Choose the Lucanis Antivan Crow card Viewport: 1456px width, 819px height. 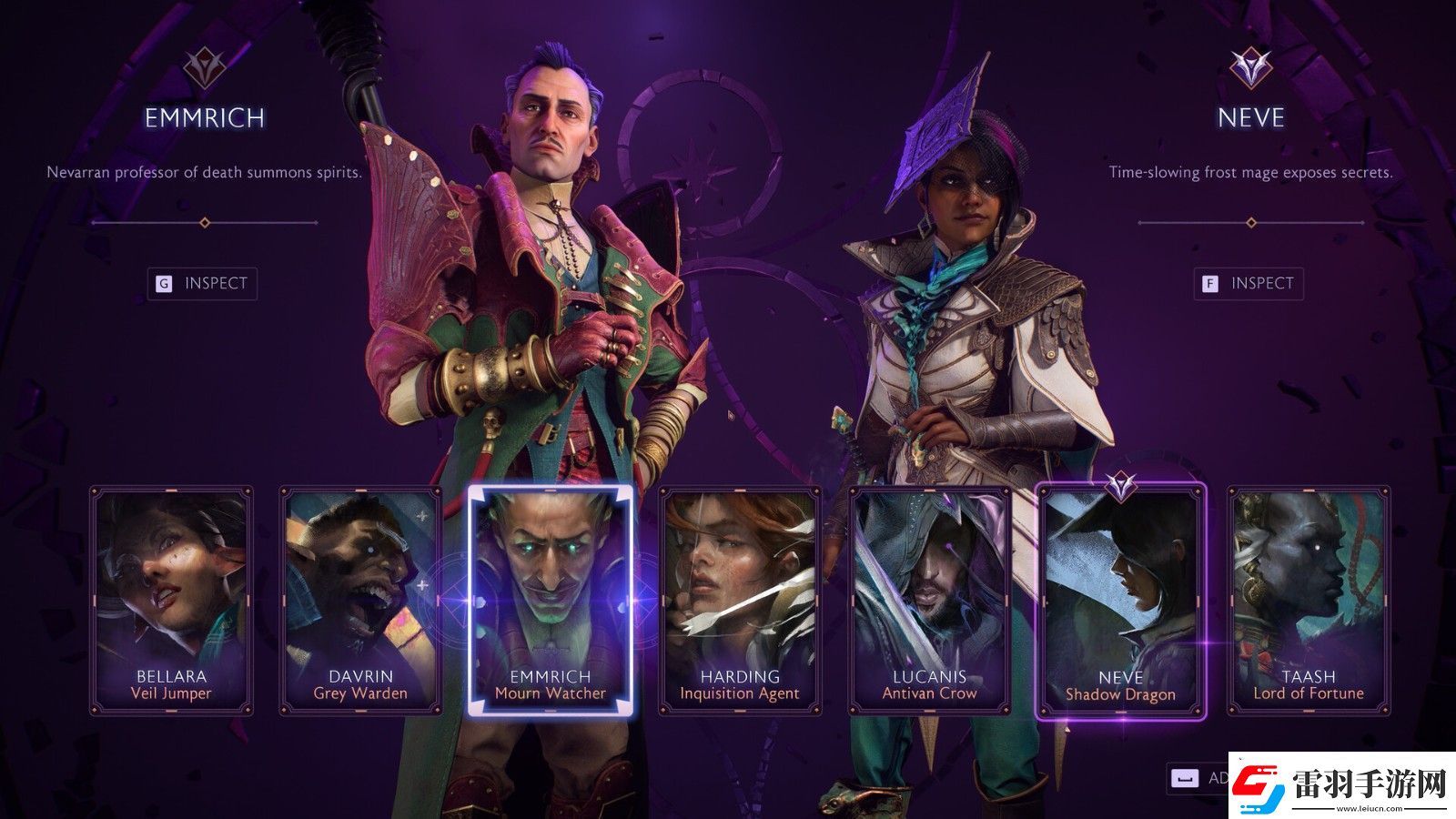pos(929,601)
